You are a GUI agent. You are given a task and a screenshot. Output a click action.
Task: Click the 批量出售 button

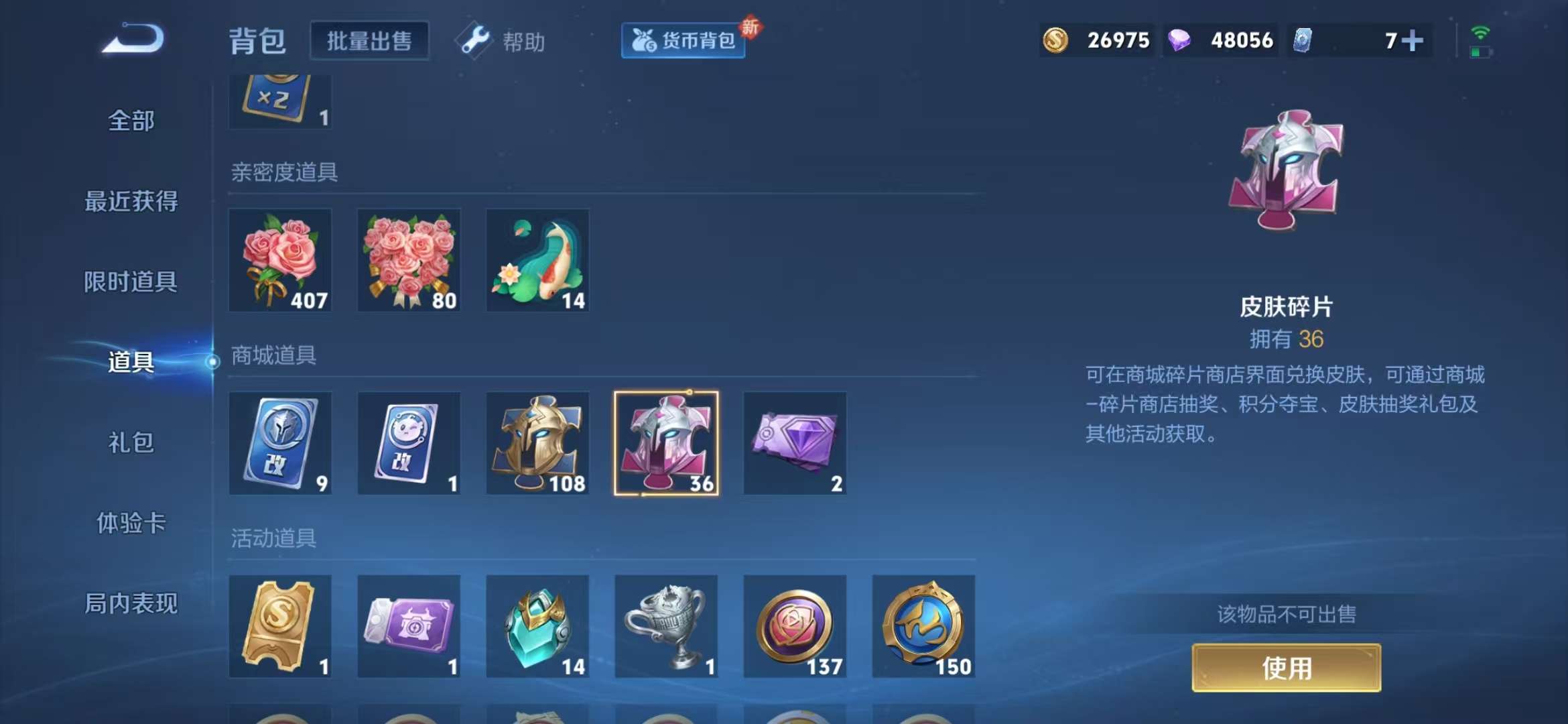coord(370,40)
